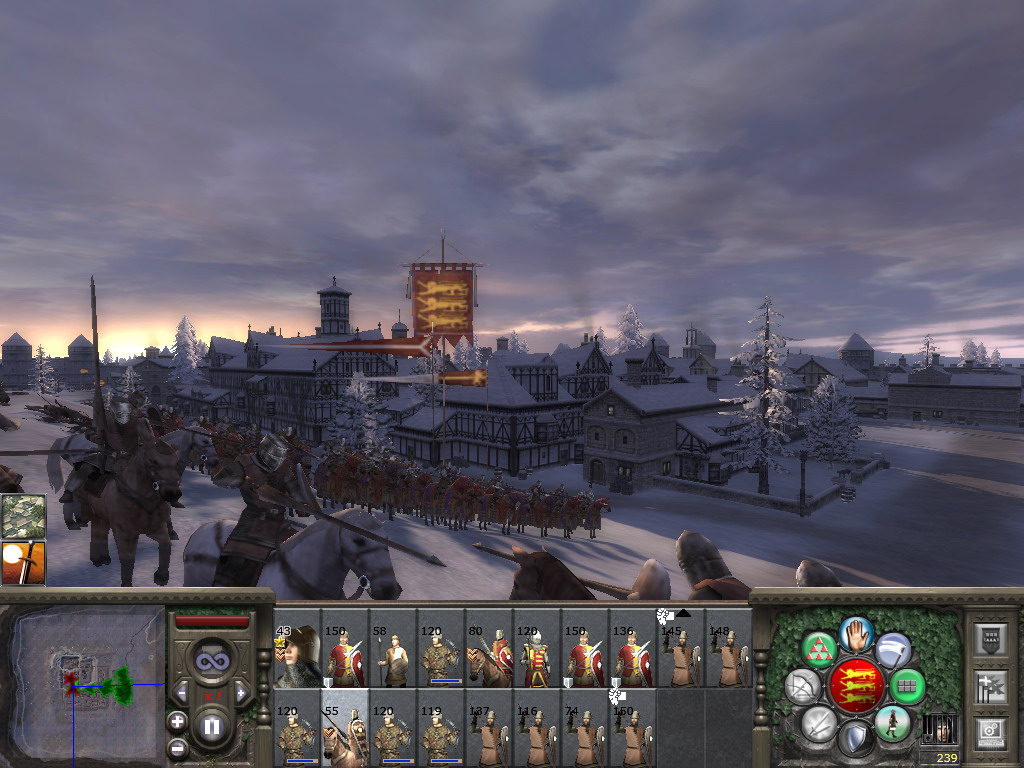Zoom in the minimap with the plus button
The width and height of the screenshot is (1024, 768).
pyautogui.click(x=177, y=721)
